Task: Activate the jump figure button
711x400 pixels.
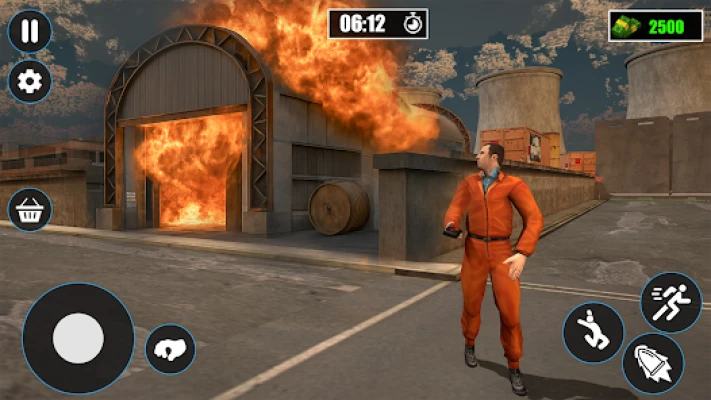Action: point(592,333)
